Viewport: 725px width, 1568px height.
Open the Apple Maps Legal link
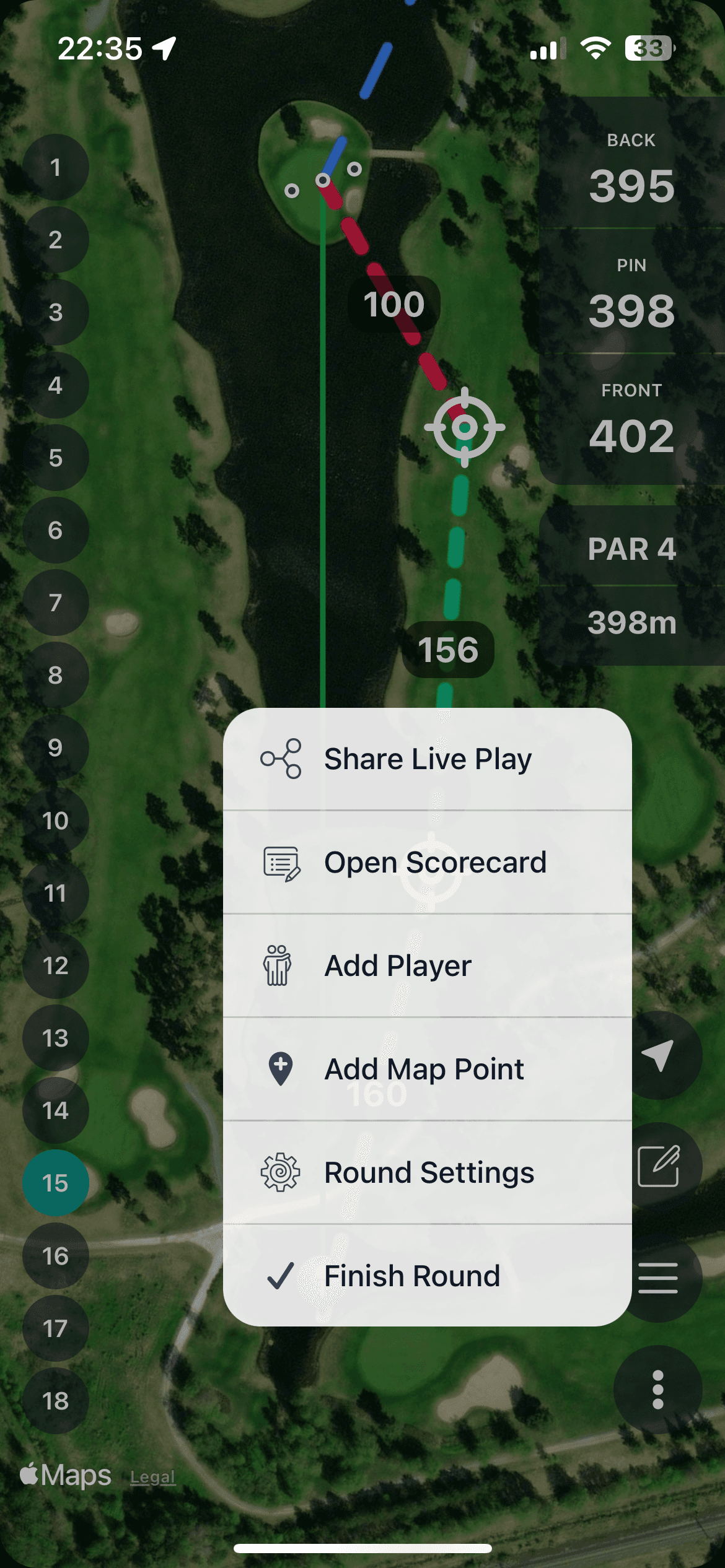[152, 1478]
